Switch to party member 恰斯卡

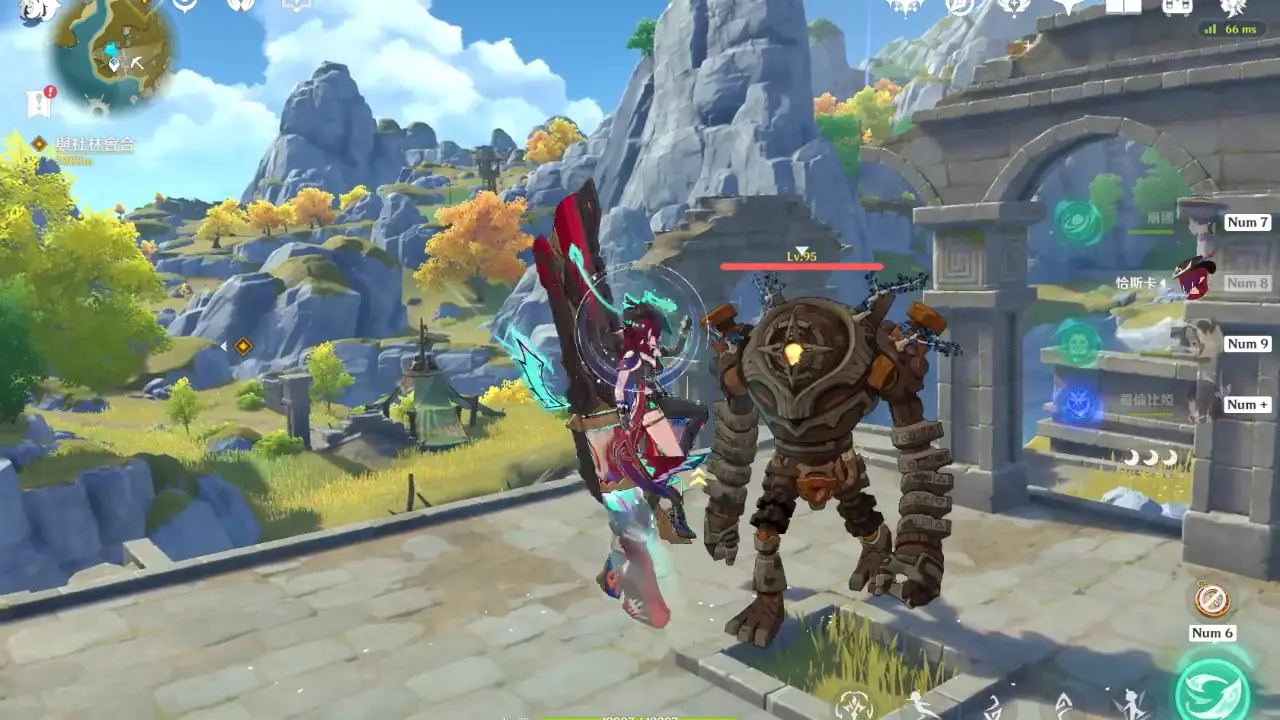point(1192,281)
